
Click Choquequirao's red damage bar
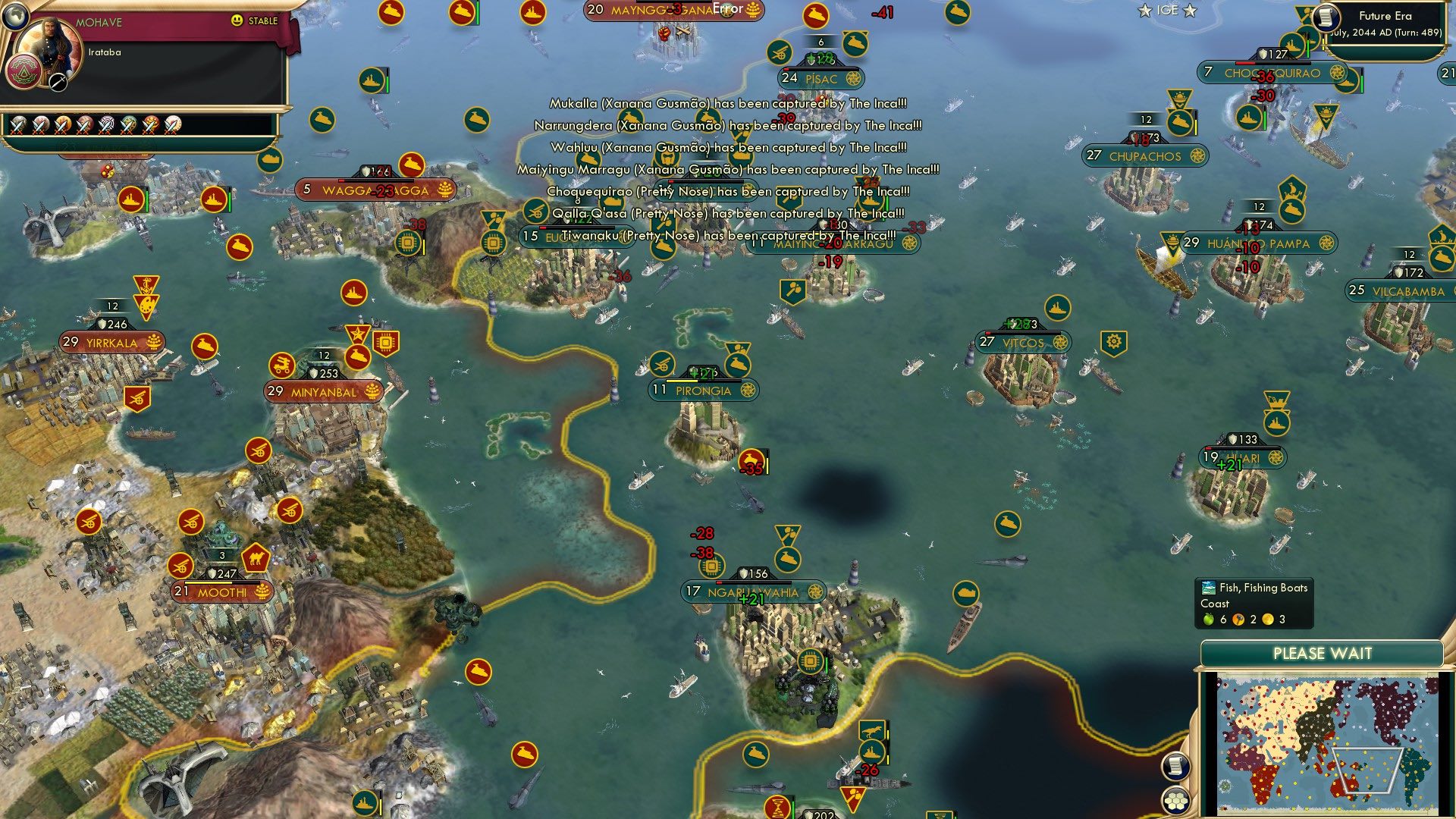pos(1244,64)
